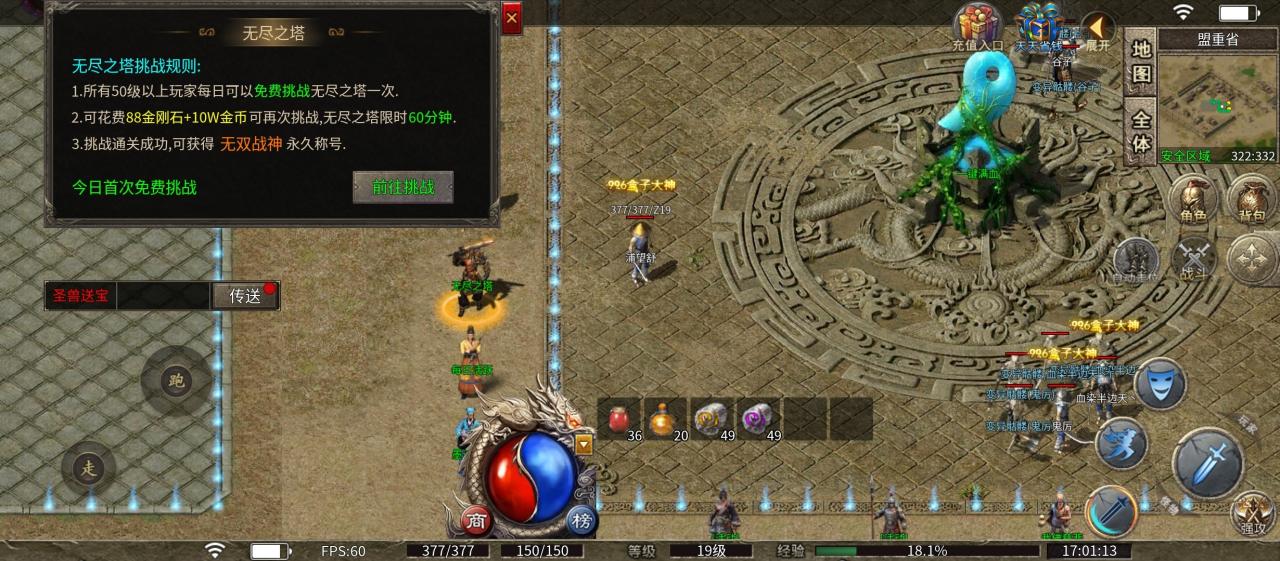
Task: Select the 跑 run movement button
Action: click(x=176, y=380)
